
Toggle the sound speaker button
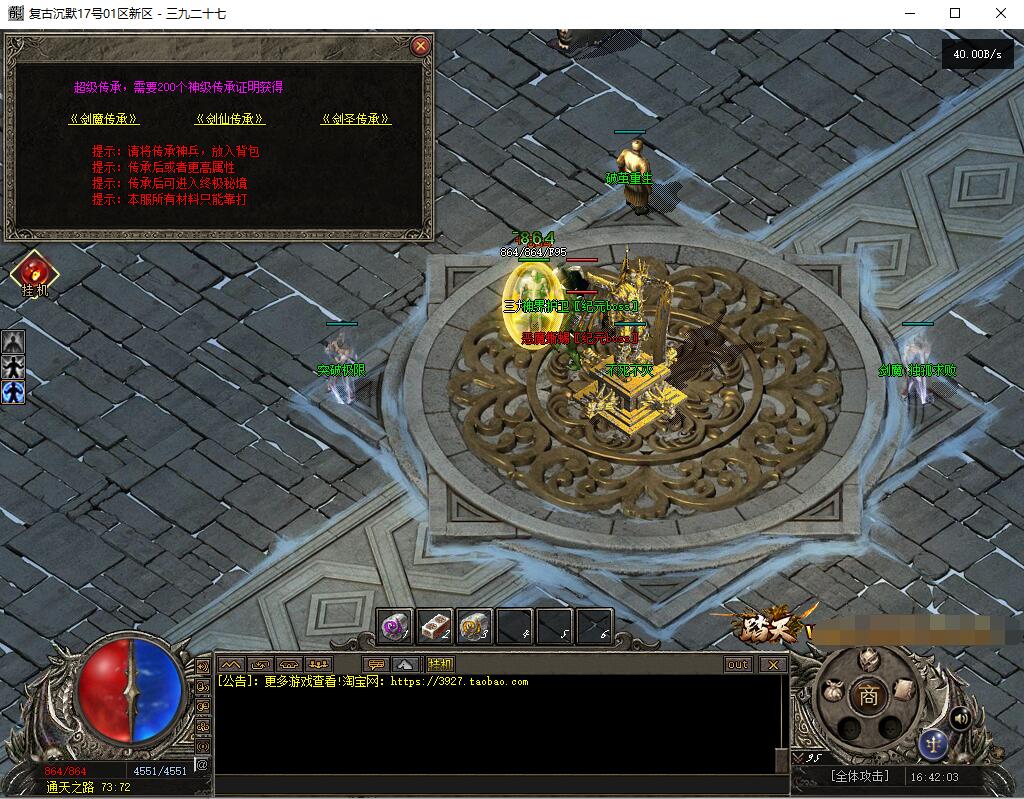[961, 717]
